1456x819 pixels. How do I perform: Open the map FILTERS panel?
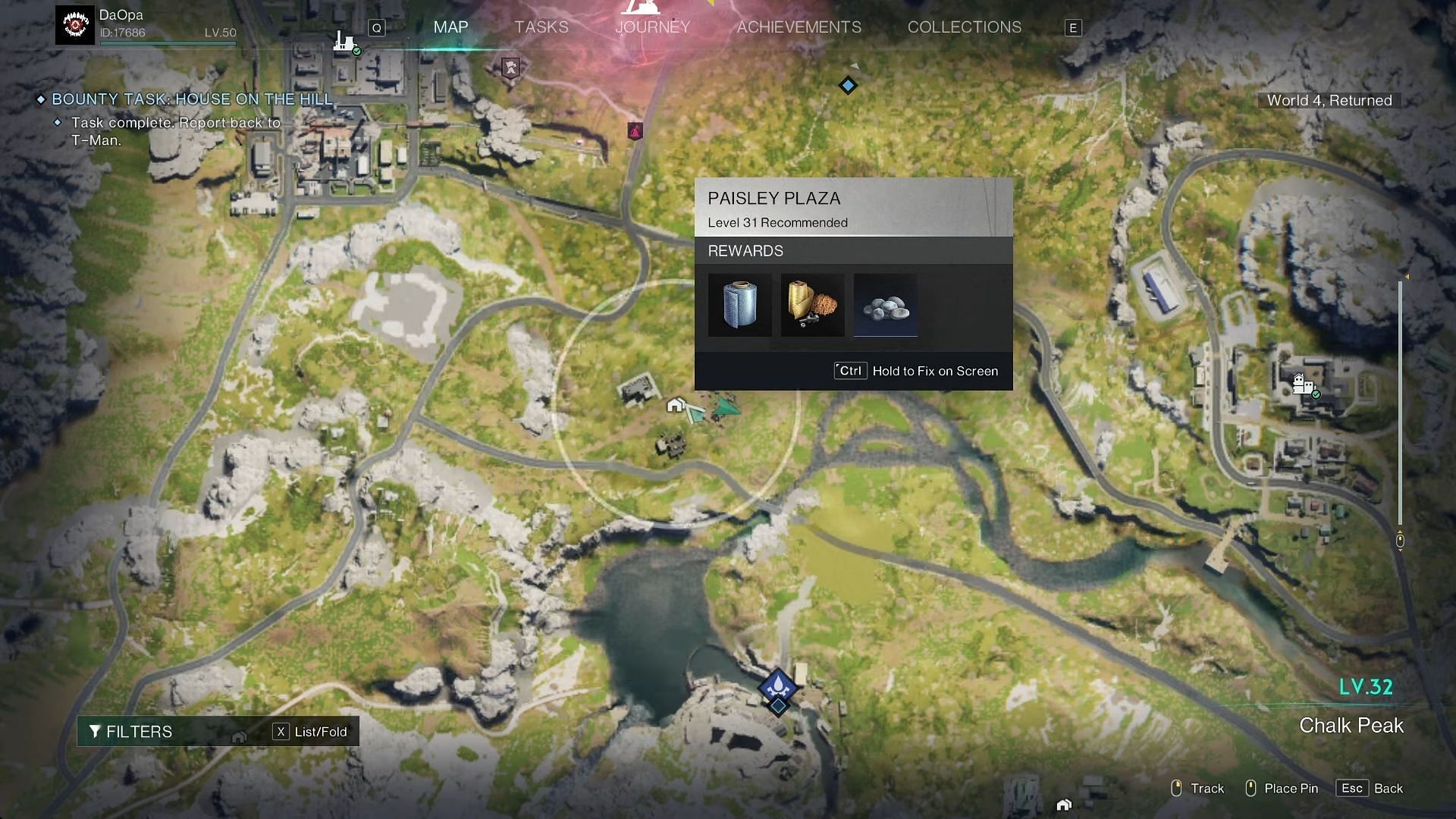[x=131, y=732]
